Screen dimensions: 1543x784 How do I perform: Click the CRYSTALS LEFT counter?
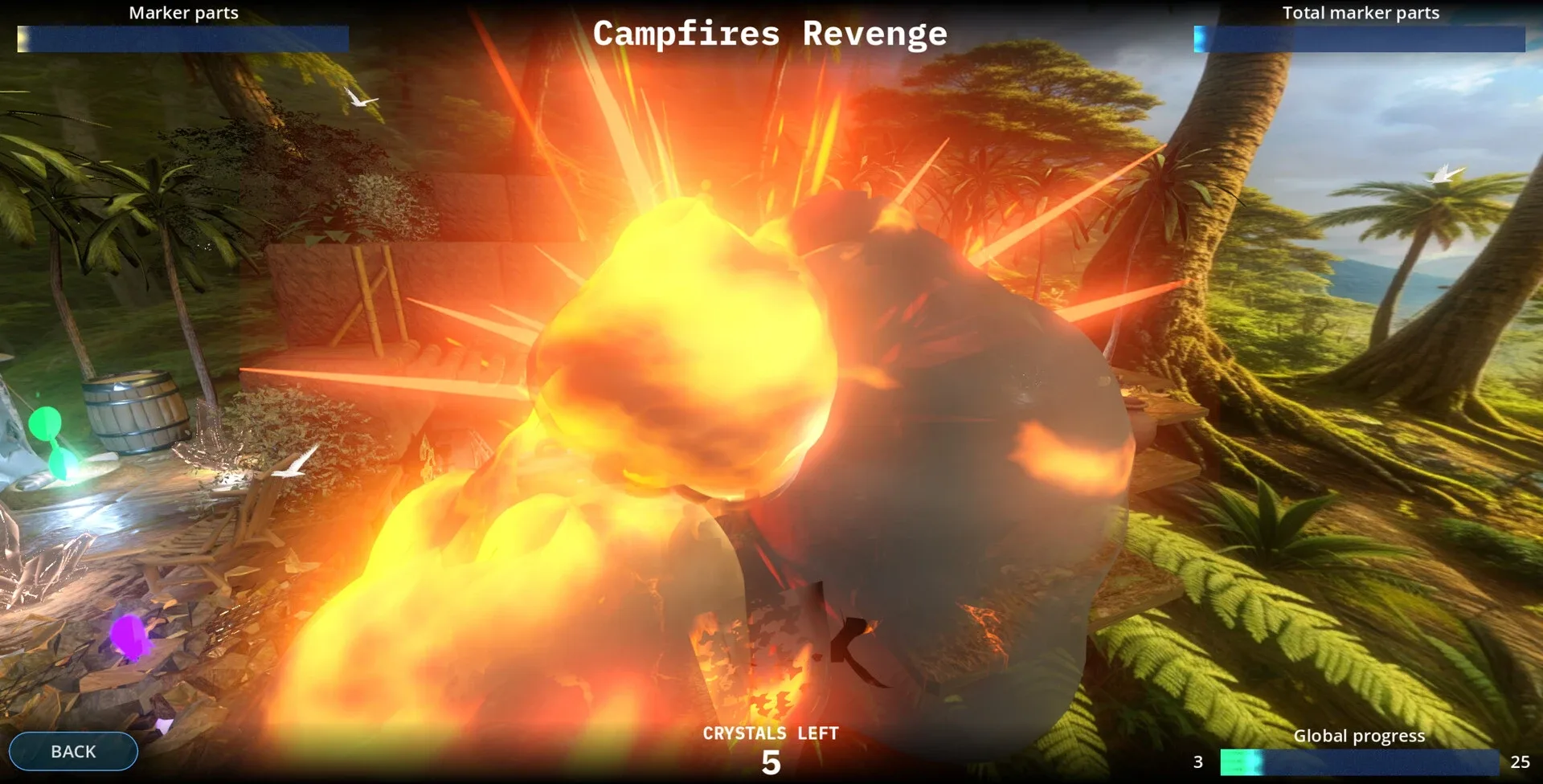tap(770, 733)
